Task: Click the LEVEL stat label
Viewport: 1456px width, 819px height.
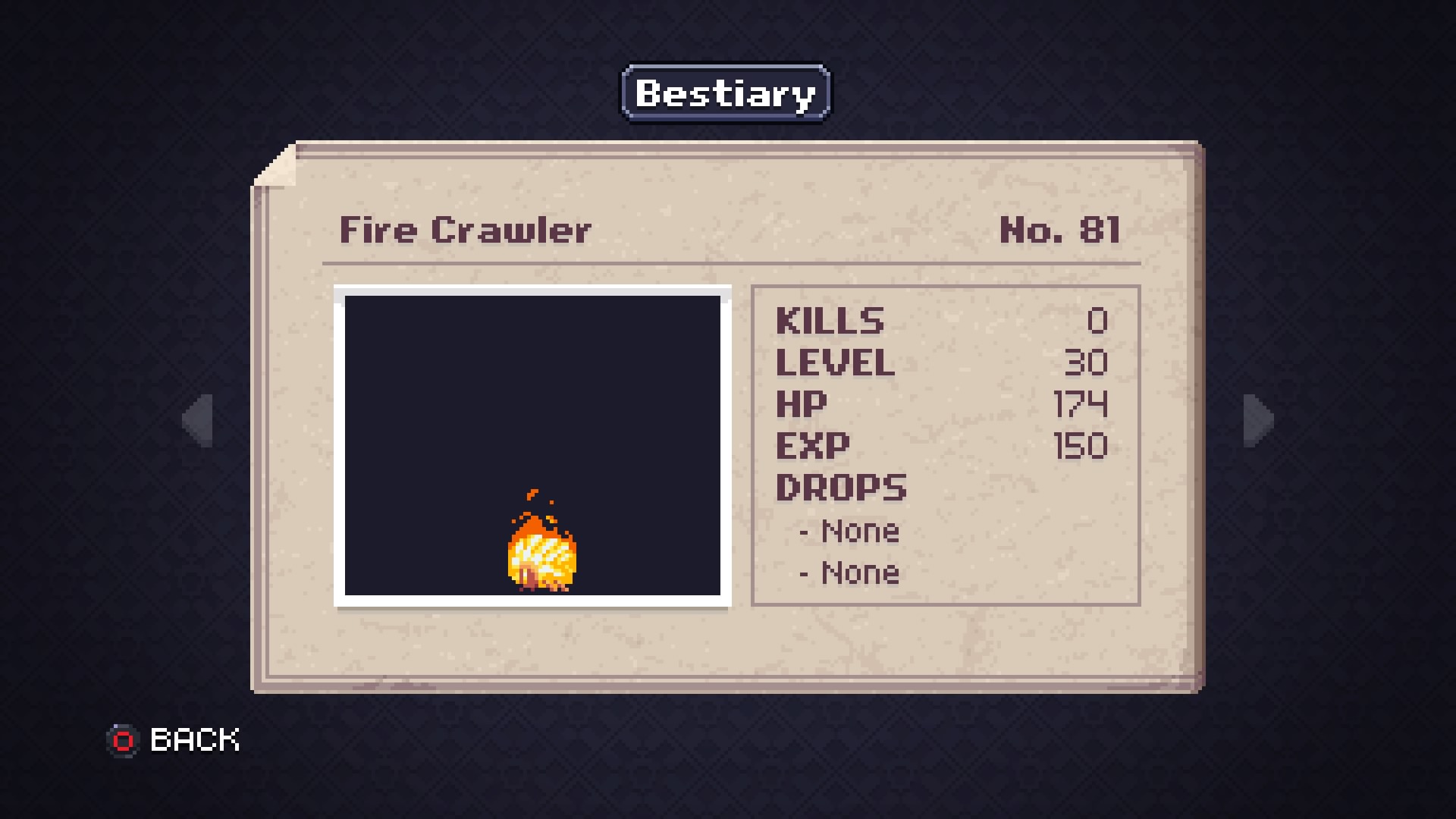Action: pyautogui.click(x=834, y=363)
